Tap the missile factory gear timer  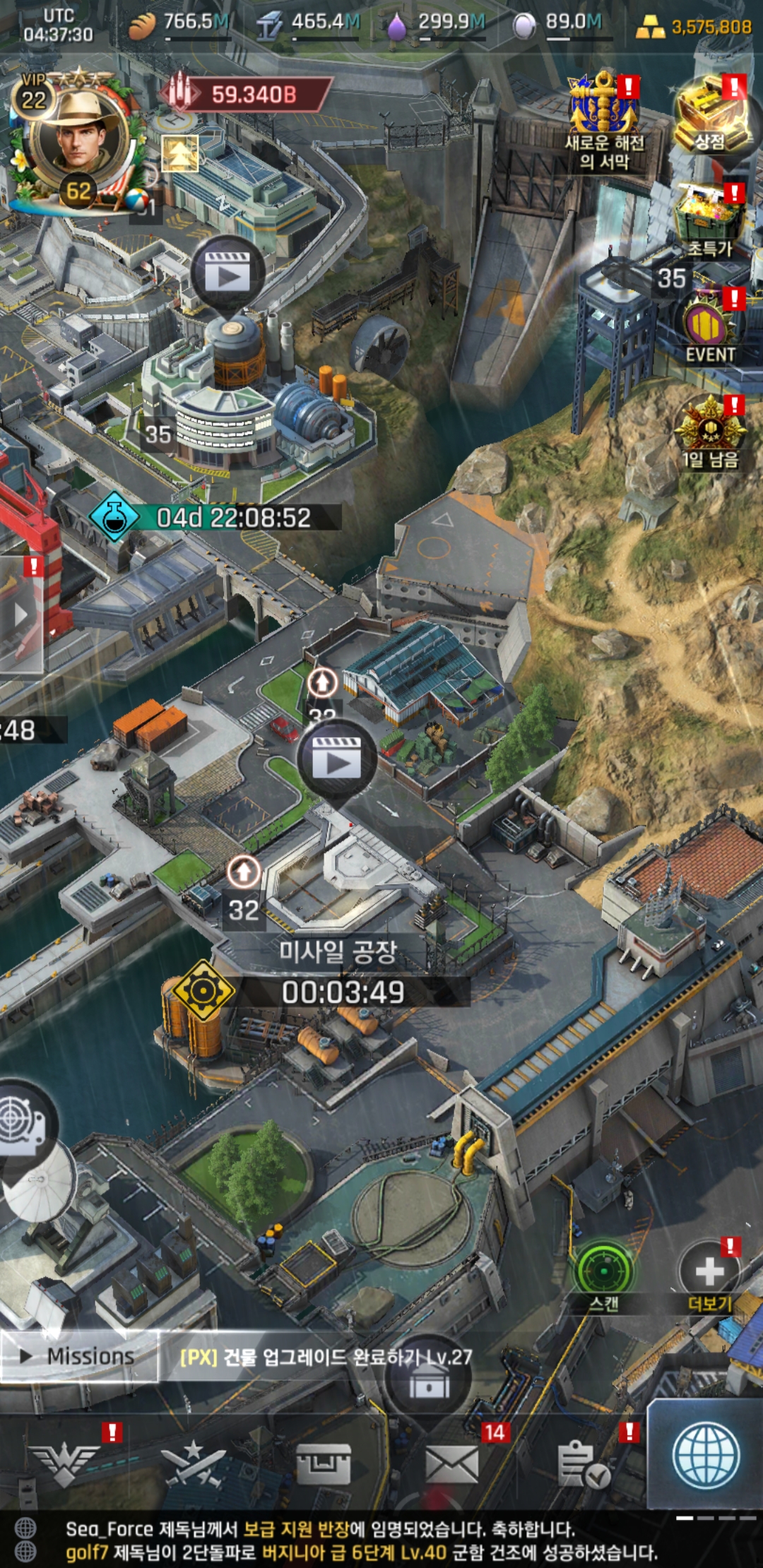pos(203,991)
